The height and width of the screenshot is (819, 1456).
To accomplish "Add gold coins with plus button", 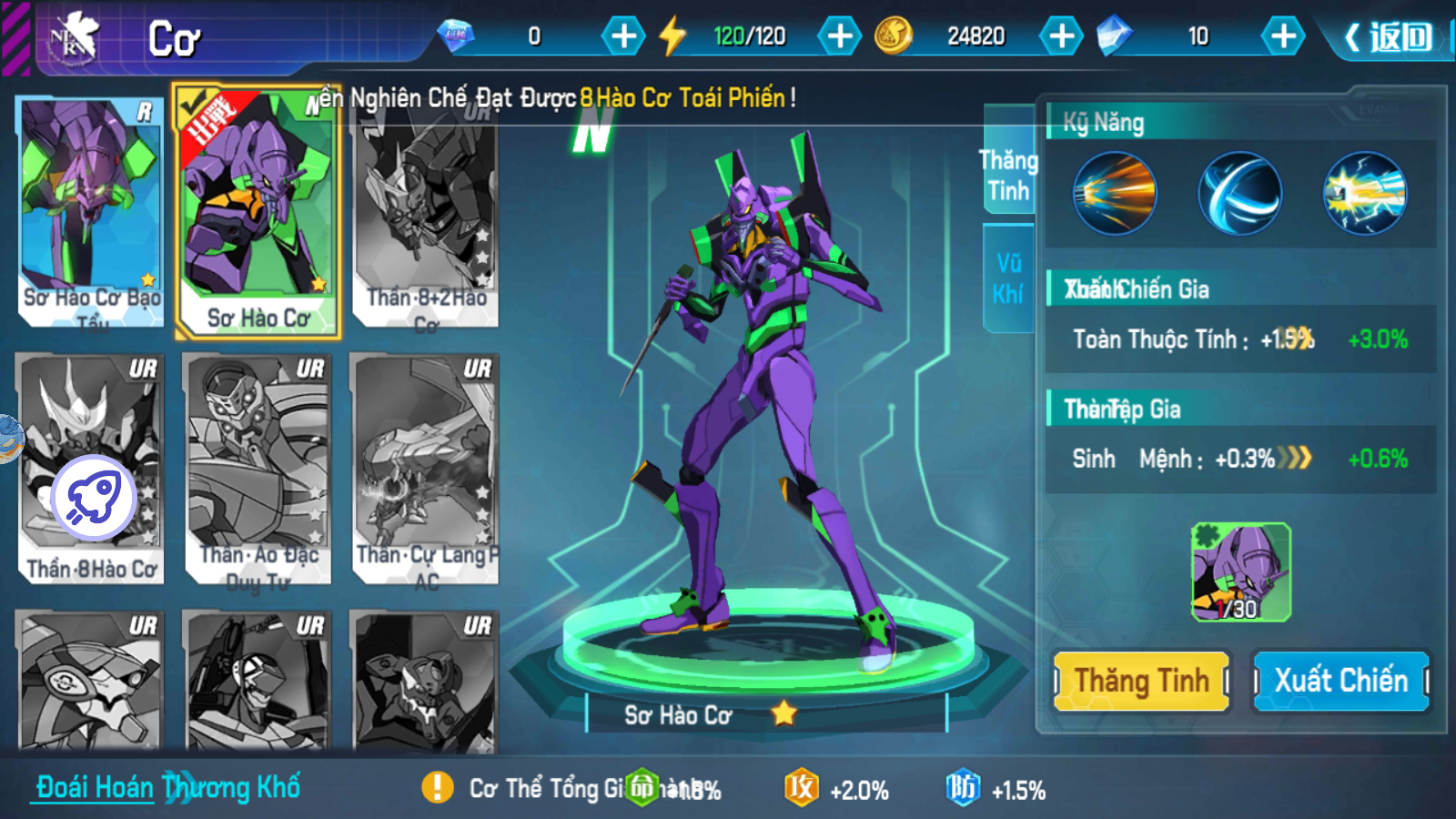I will point(1061,36).
